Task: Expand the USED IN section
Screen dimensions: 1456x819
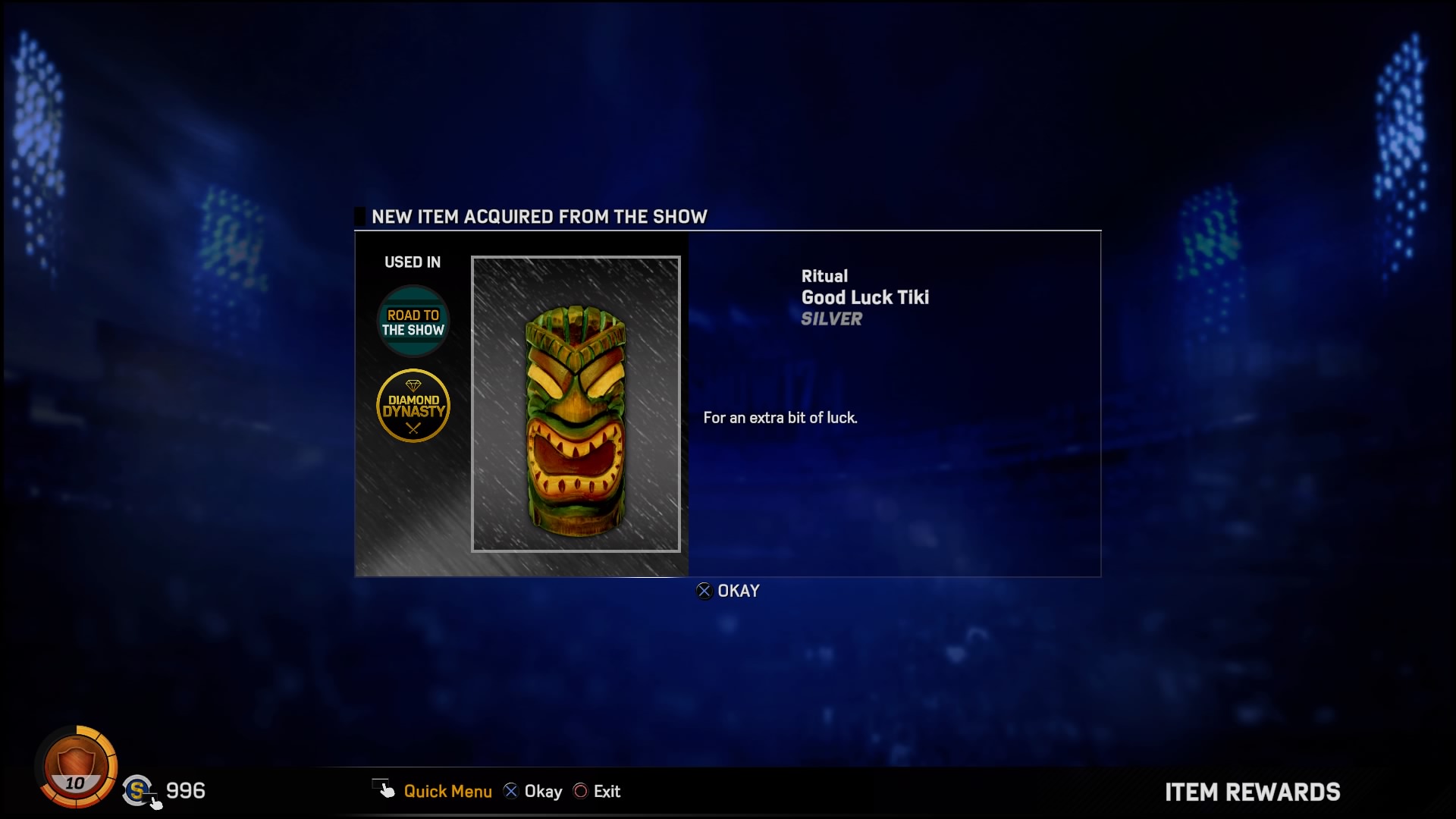Action: click(x=413, y=262)
